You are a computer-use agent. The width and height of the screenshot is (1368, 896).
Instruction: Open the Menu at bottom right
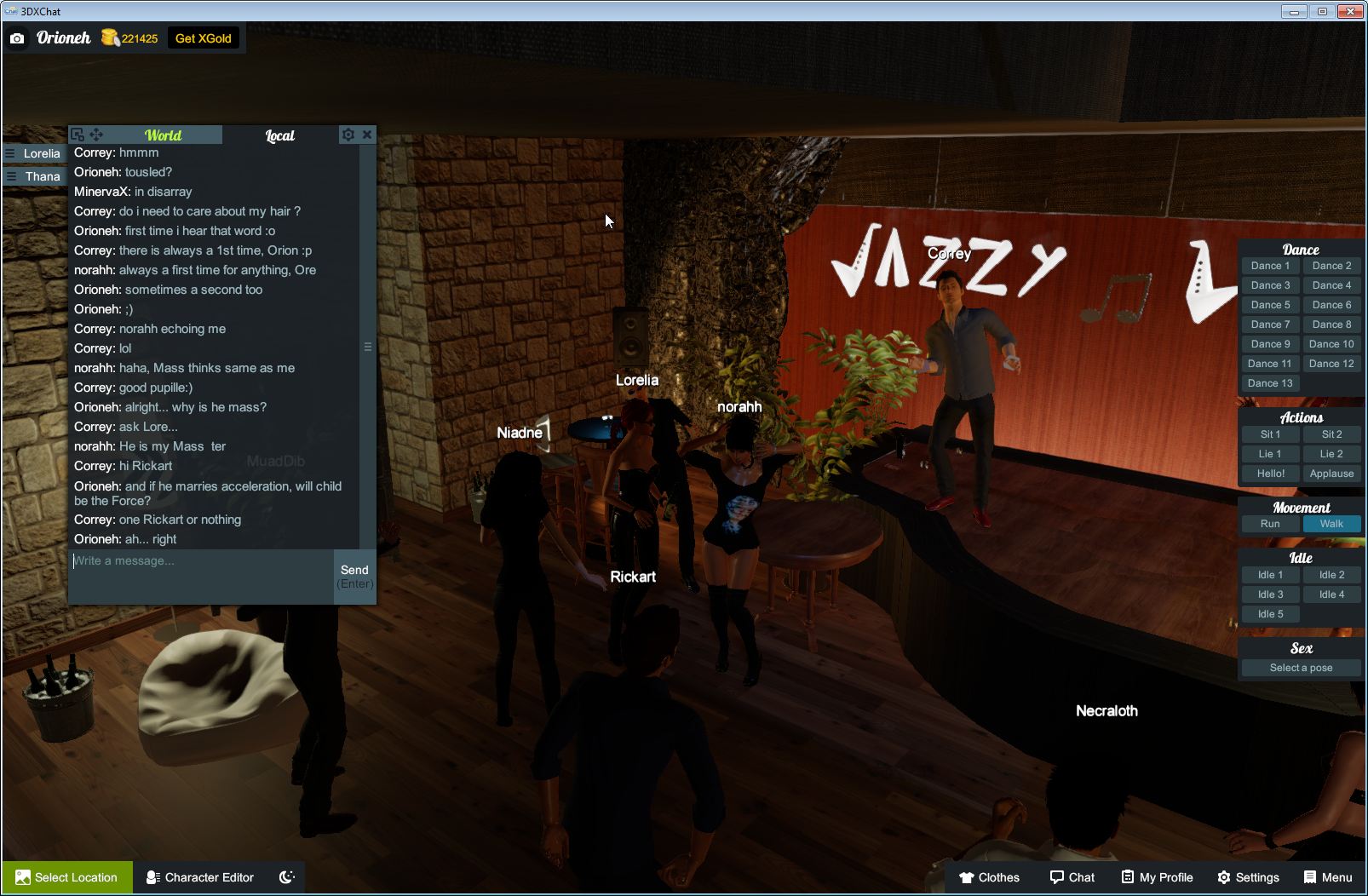(1327, 877)
